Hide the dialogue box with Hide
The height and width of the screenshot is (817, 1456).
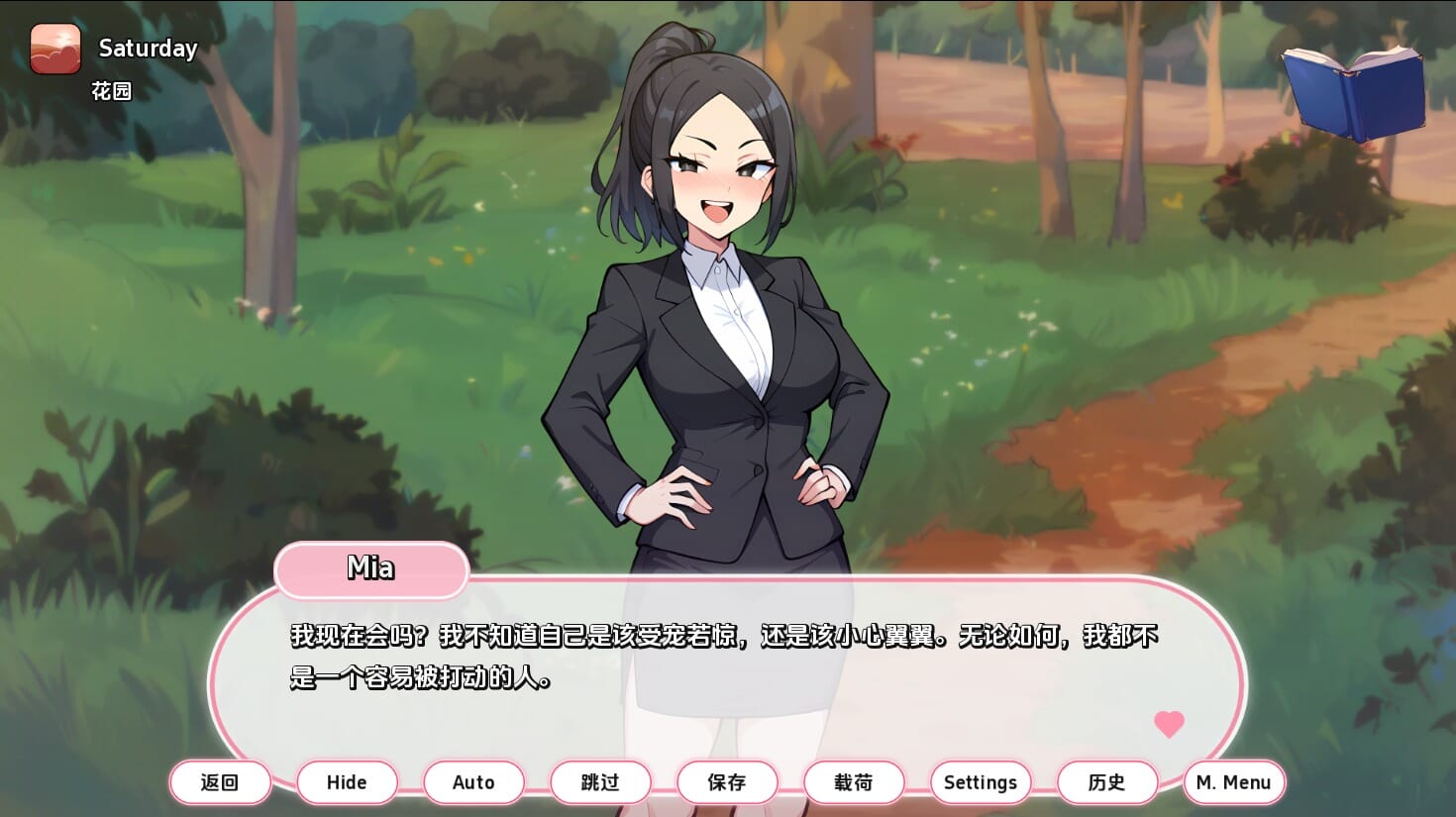click(x=347, y=782)
